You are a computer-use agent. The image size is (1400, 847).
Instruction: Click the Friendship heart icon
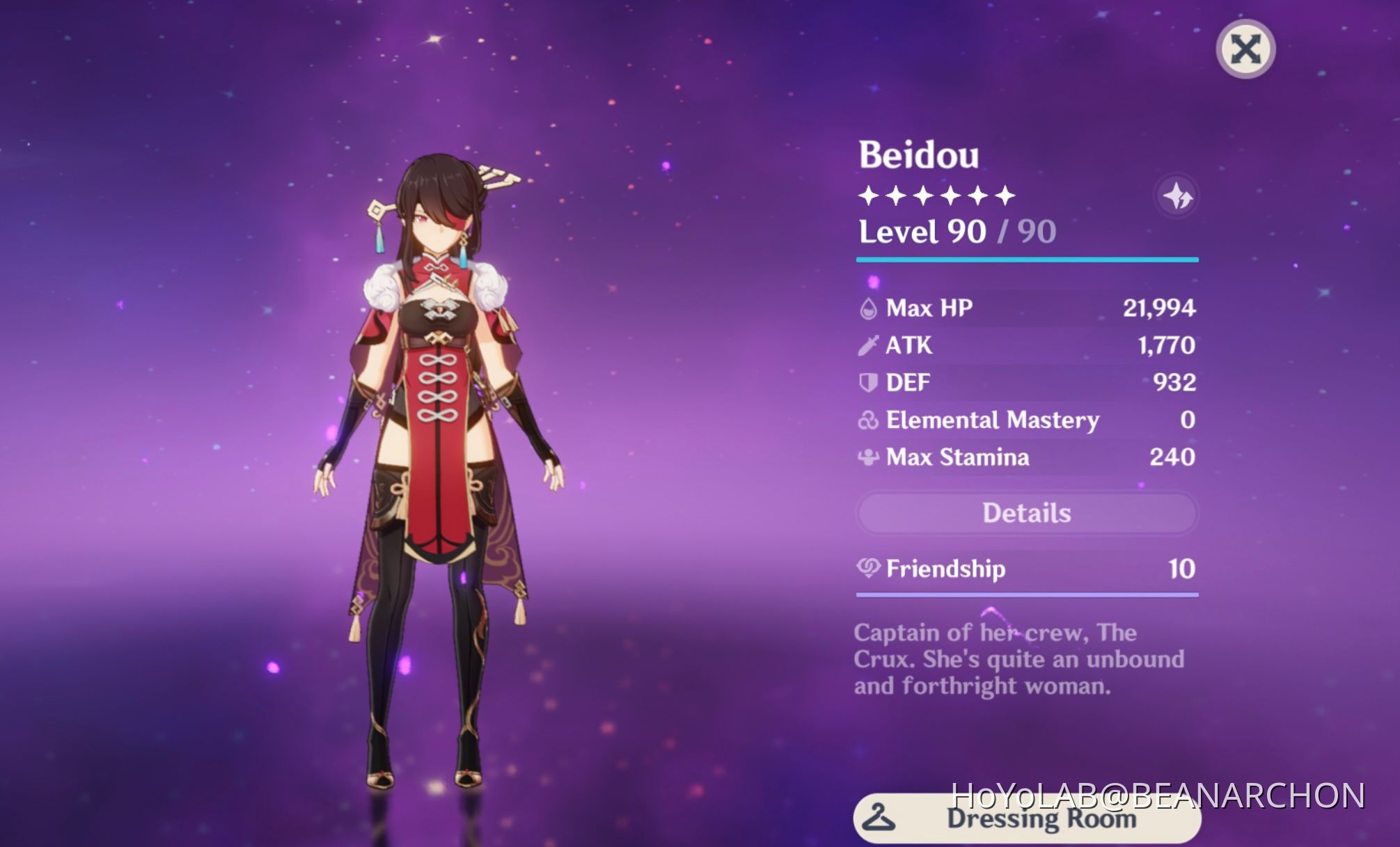pyautogui.click(x=870, y=569)
